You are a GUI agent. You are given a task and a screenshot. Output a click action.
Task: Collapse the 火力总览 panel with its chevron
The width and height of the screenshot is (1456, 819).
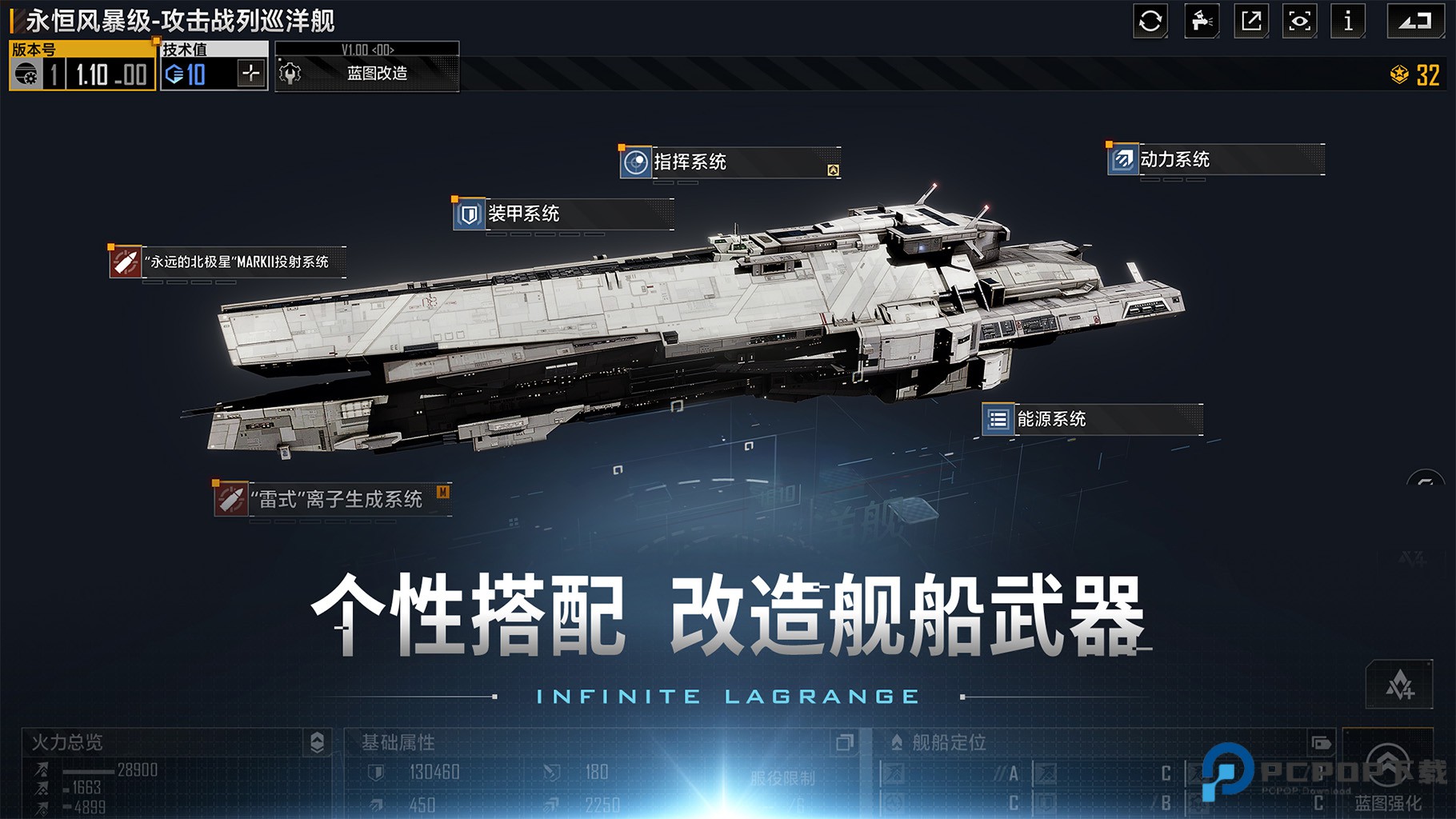click(x=318, y=743)
